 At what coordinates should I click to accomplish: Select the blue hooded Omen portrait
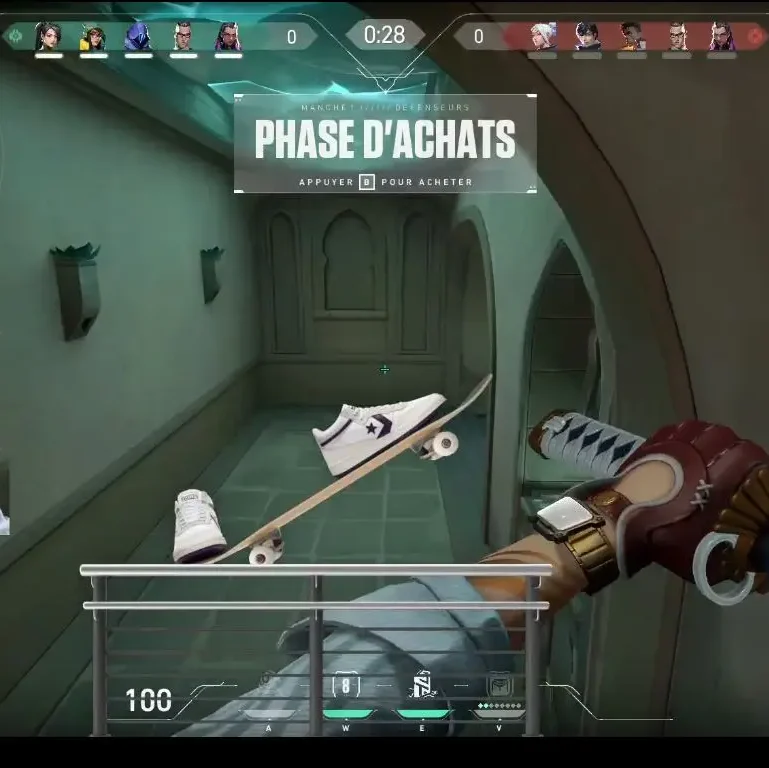coord(138,37)
